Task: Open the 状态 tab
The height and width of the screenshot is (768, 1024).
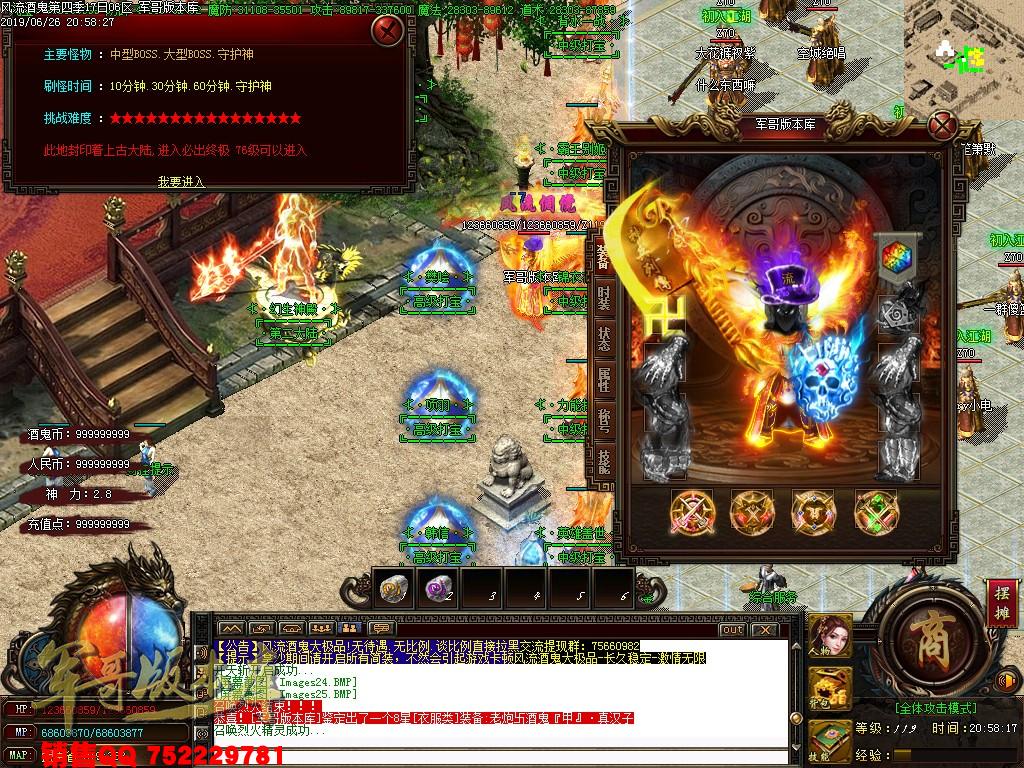Action: coord(604,338)
